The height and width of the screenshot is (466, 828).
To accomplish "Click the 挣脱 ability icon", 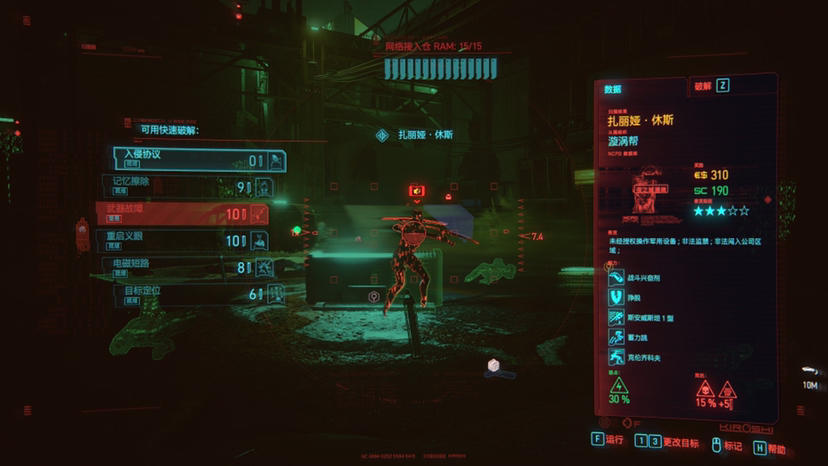I will (614, 296).
